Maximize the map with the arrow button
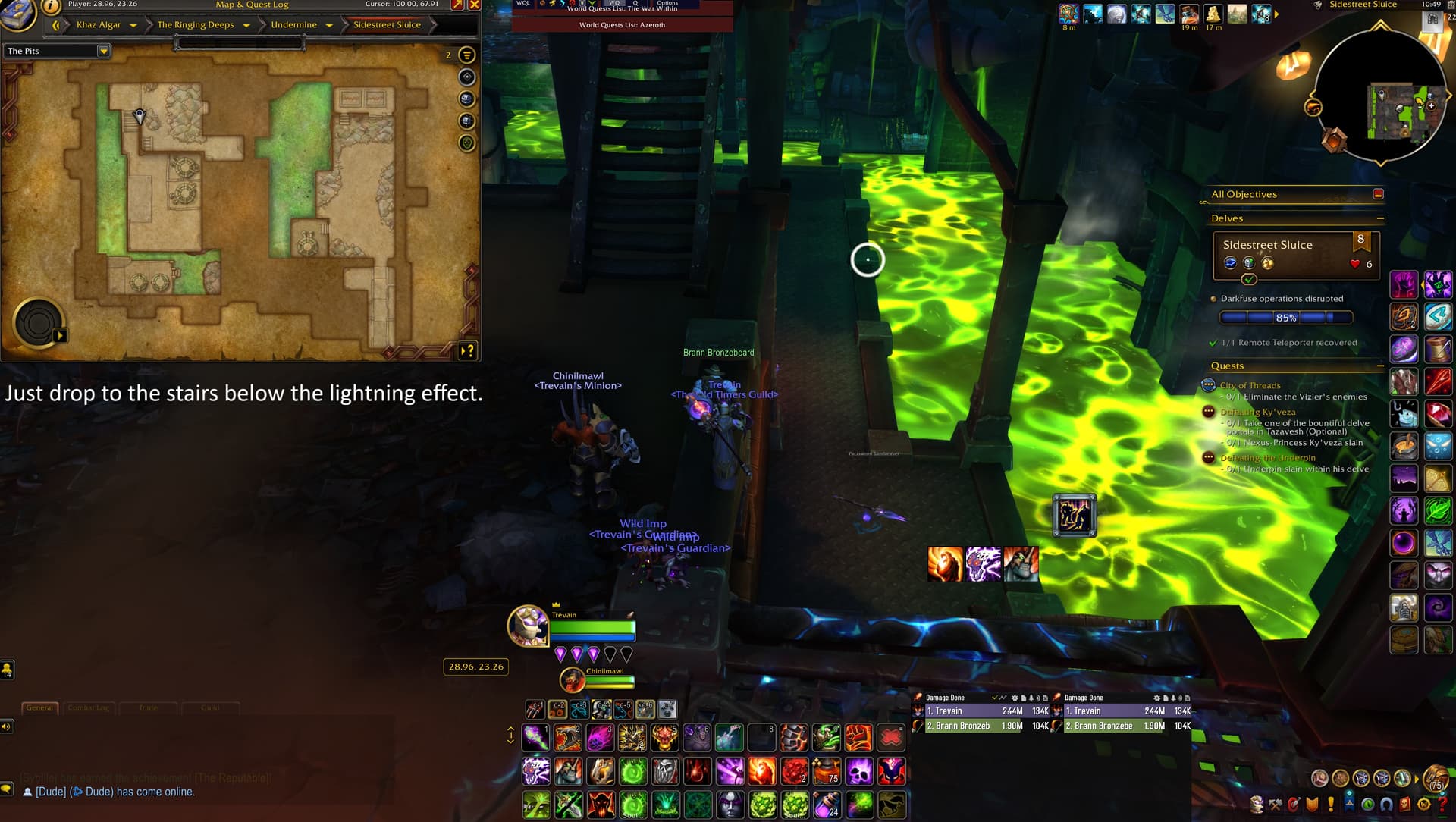Viewport: 1456px width, 822px height. (457, 5)
